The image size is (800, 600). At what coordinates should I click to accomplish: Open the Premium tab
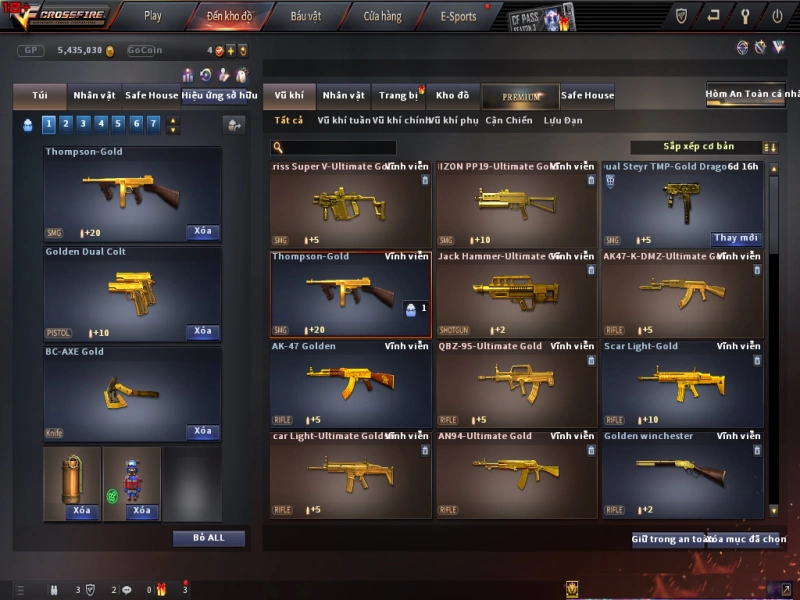coord(520,97)
